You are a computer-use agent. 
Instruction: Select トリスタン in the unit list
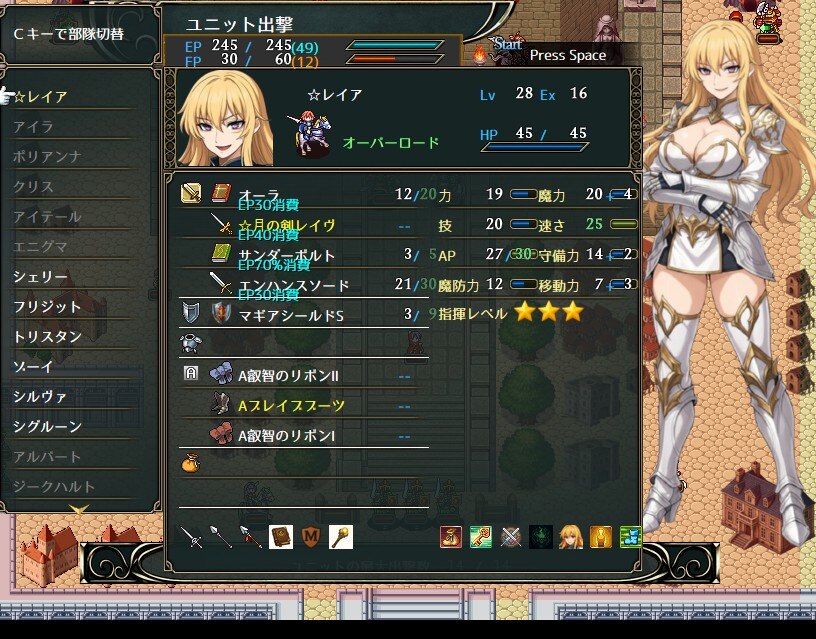(x=47, y=337)
